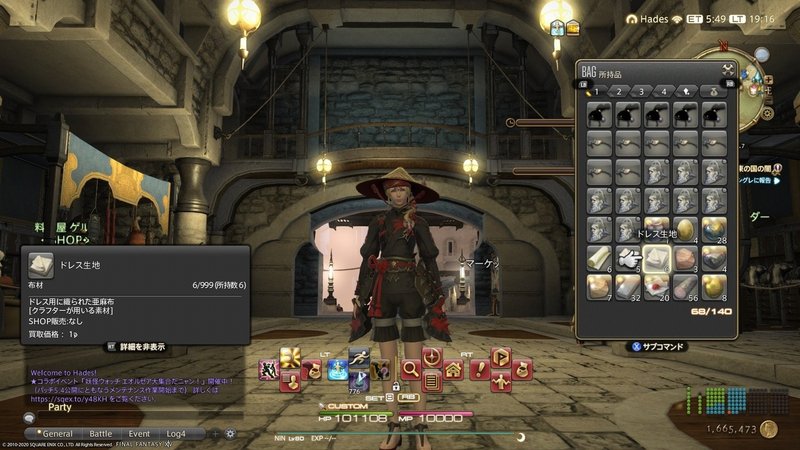
Task: Open the Log4 chat tab
Action: pos(176,433)
